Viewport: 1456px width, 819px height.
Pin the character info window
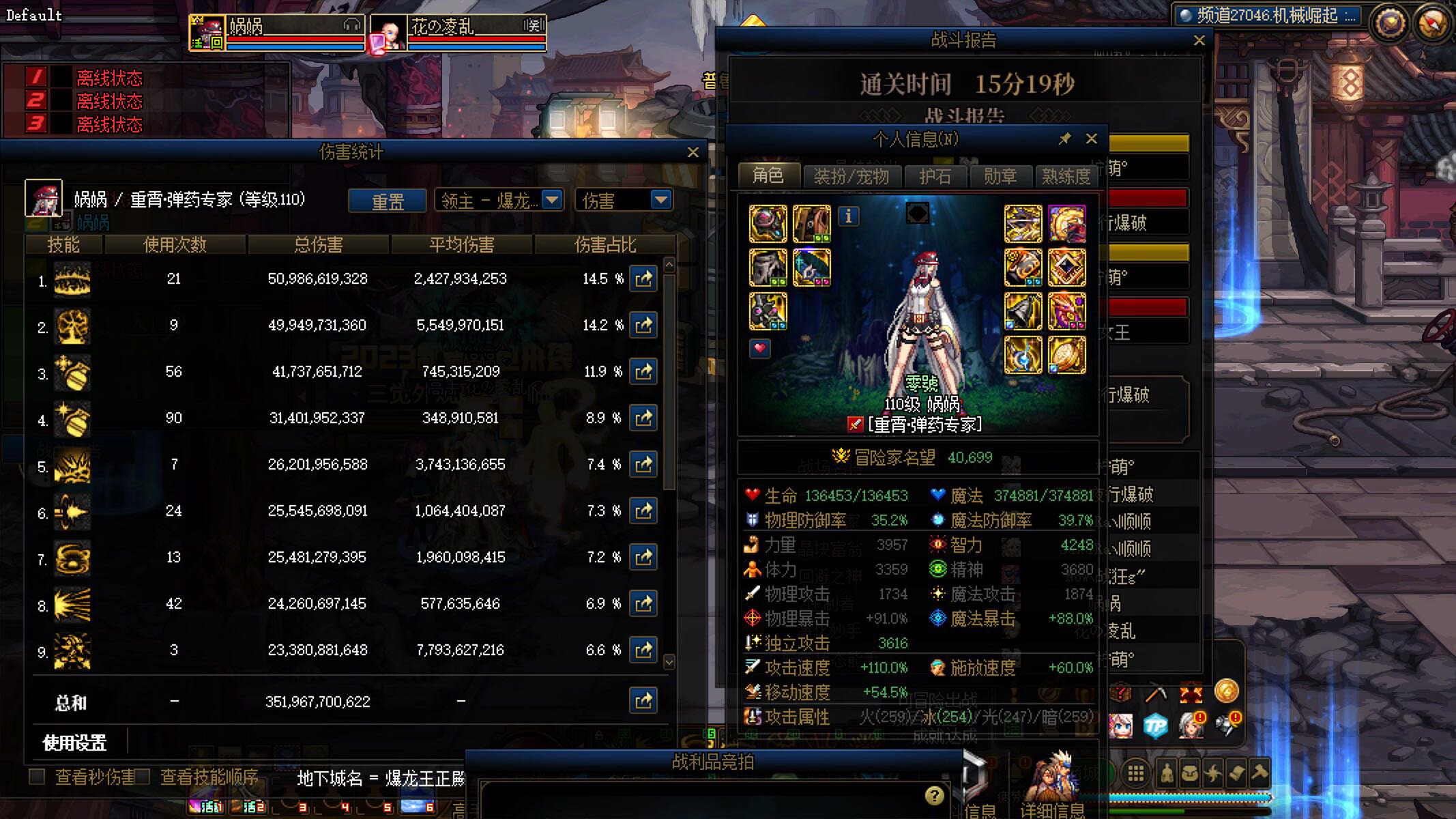1064,139
